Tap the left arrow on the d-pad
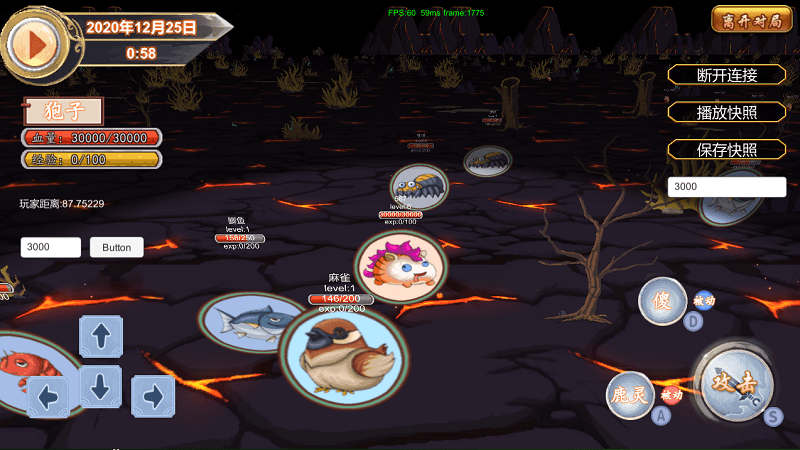This screenshot has width=800, height=450. coord(48,396)
